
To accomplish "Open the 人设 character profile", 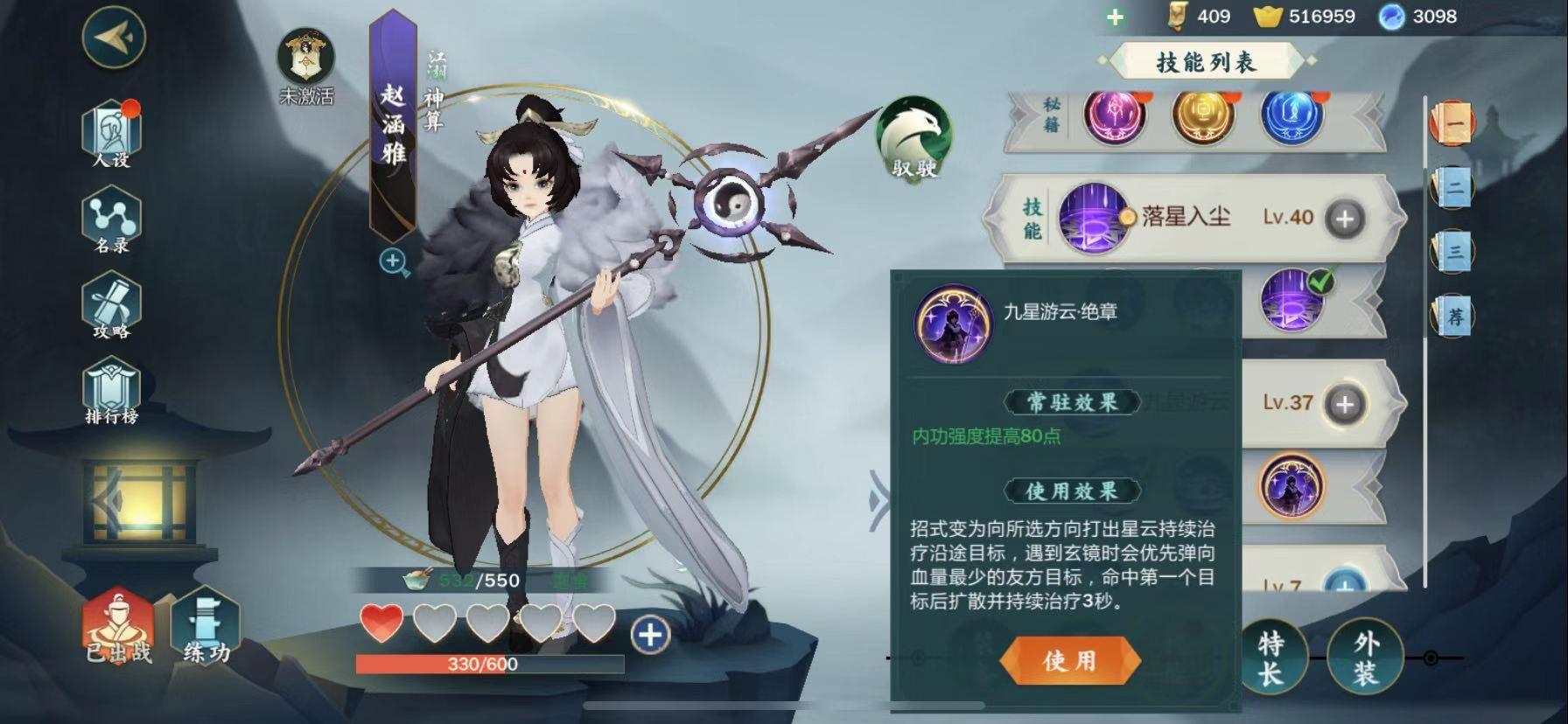I will coord(112,135).
